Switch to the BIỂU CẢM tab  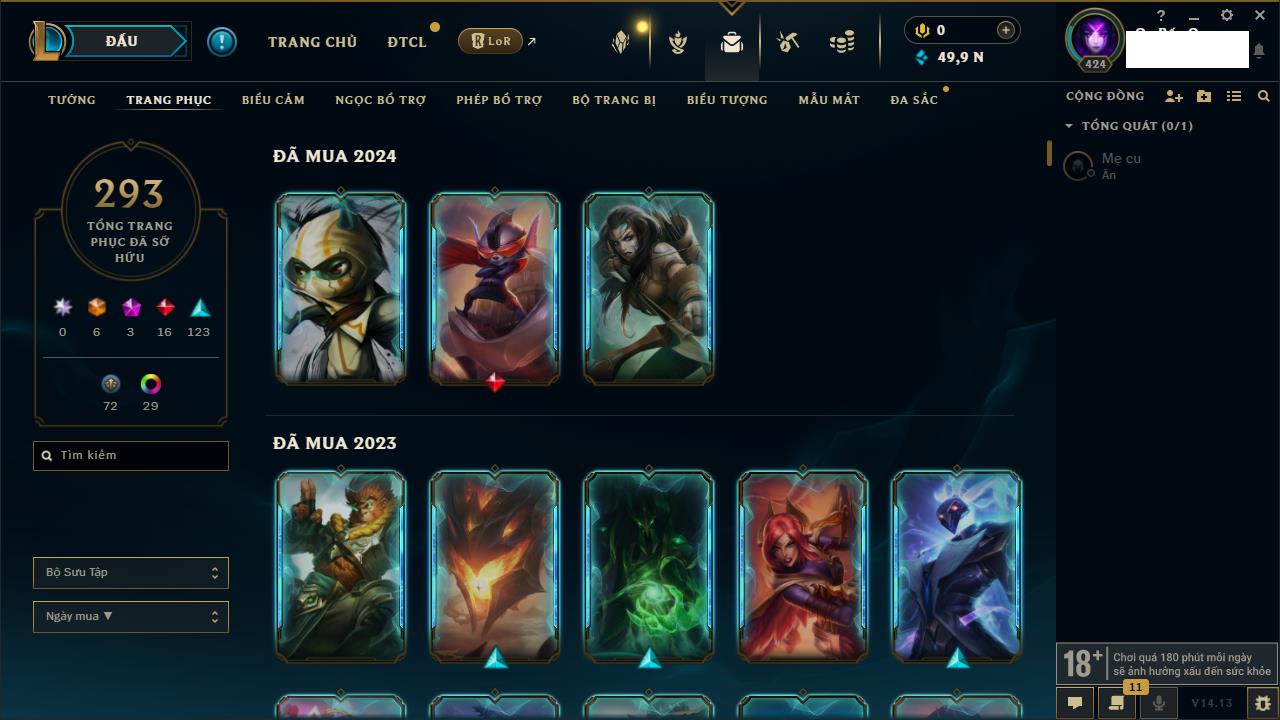tap(273, 100)
